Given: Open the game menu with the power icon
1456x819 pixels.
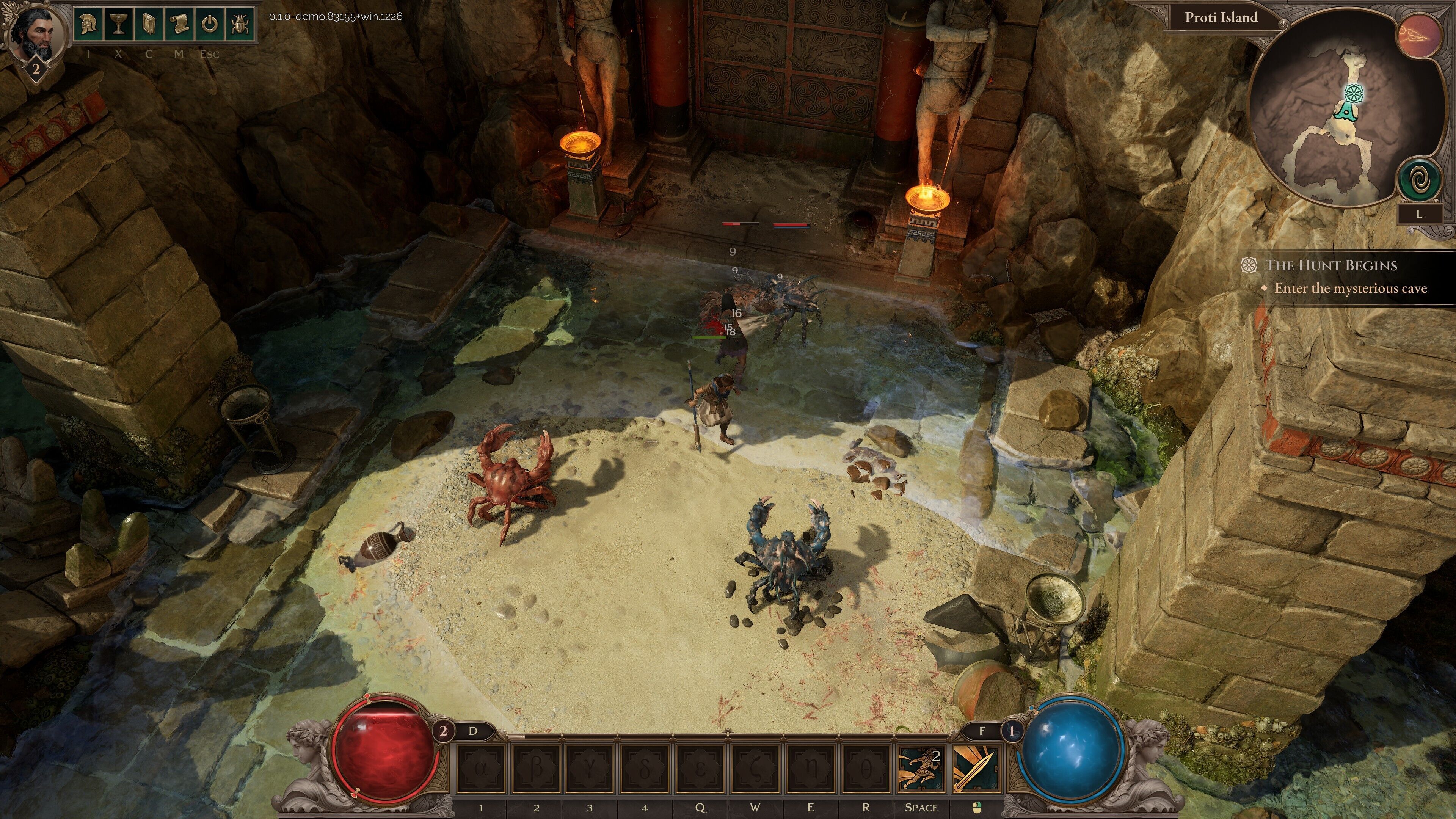Looking at the screenshot, I should (x=209, y=24).
